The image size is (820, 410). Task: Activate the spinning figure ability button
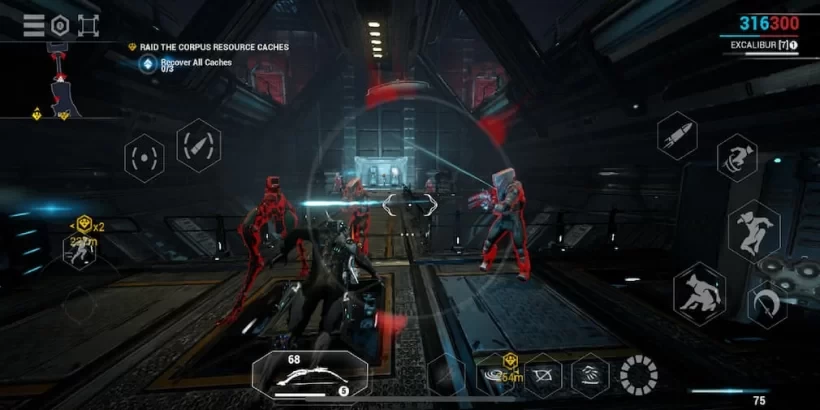tap(737, 157)
